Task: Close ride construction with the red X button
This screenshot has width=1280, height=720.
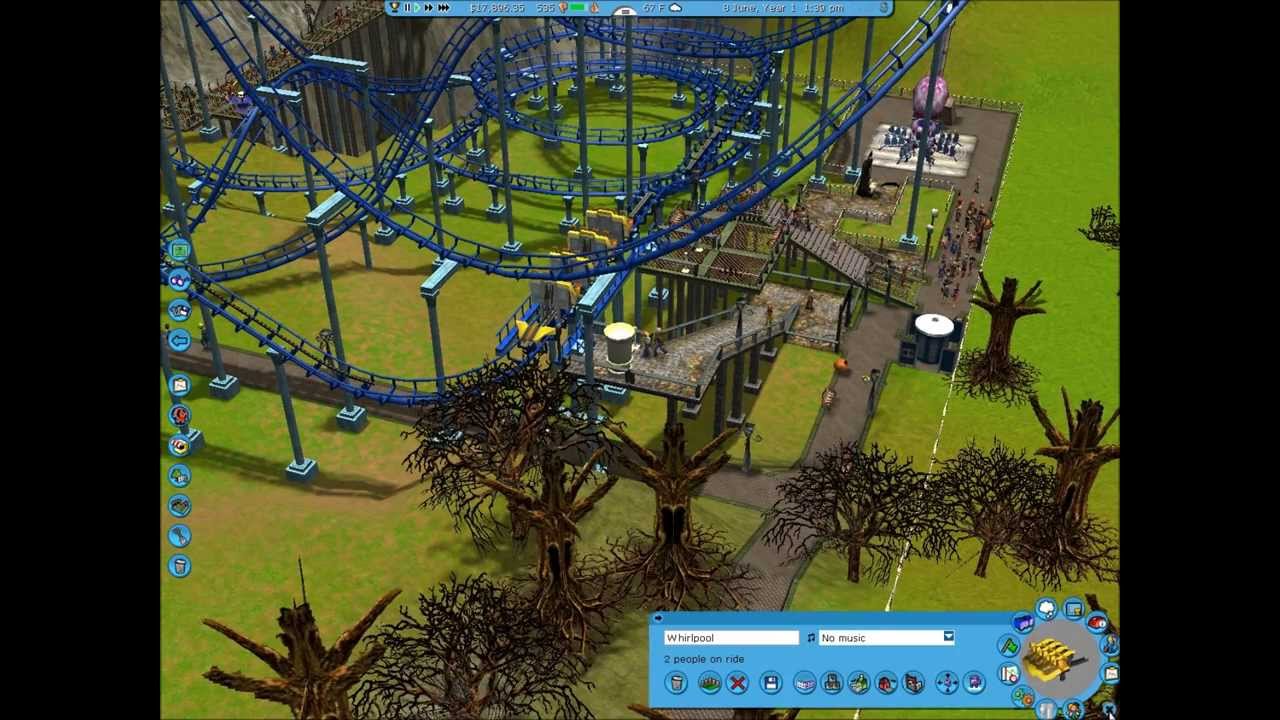Action: pyautogui.click(x=736, y=683)
